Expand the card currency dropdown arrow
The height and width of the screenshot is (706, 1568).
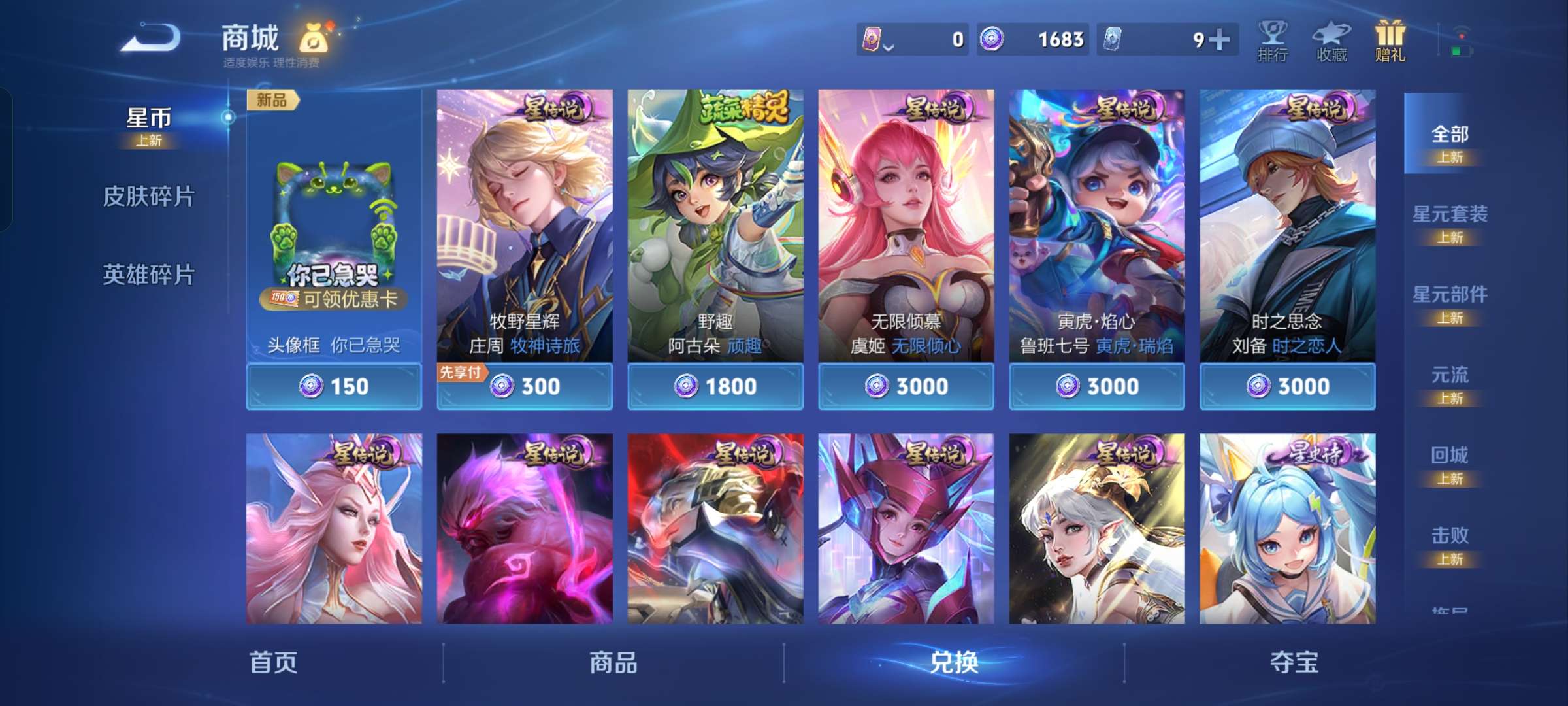tap(887, 46)
